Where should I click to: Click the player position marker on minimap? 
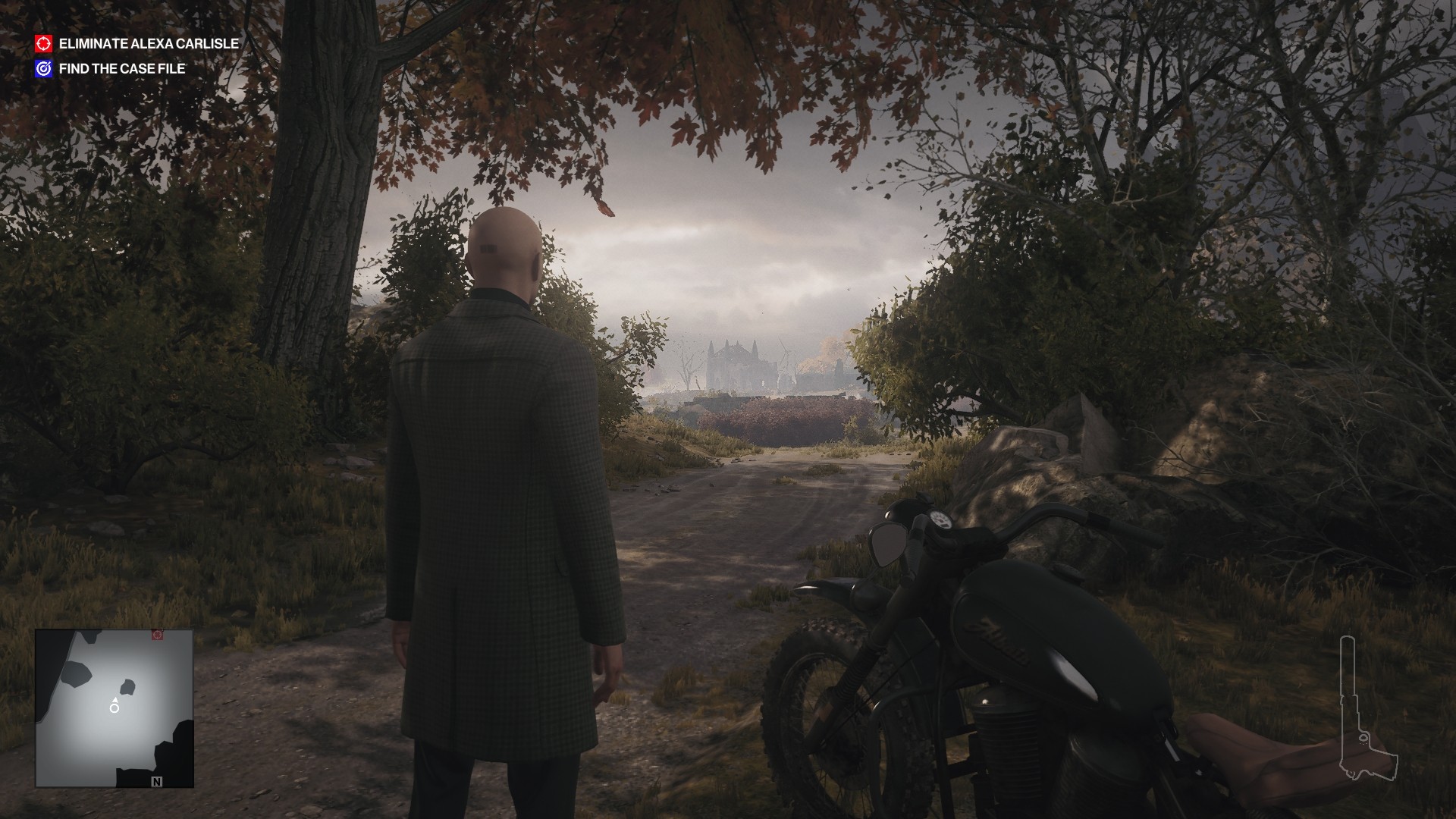click(115, 708)
